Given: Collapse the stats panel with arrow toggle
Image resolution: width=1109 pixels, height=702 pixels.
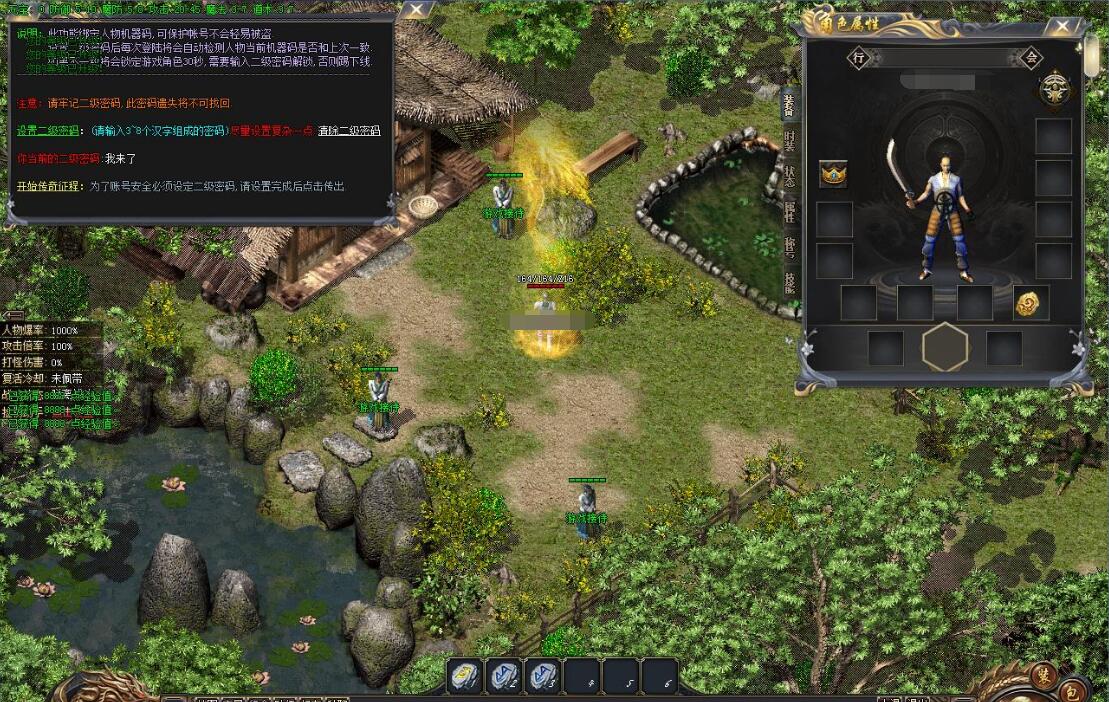Looking at the screenshot, I should (15, 314).
